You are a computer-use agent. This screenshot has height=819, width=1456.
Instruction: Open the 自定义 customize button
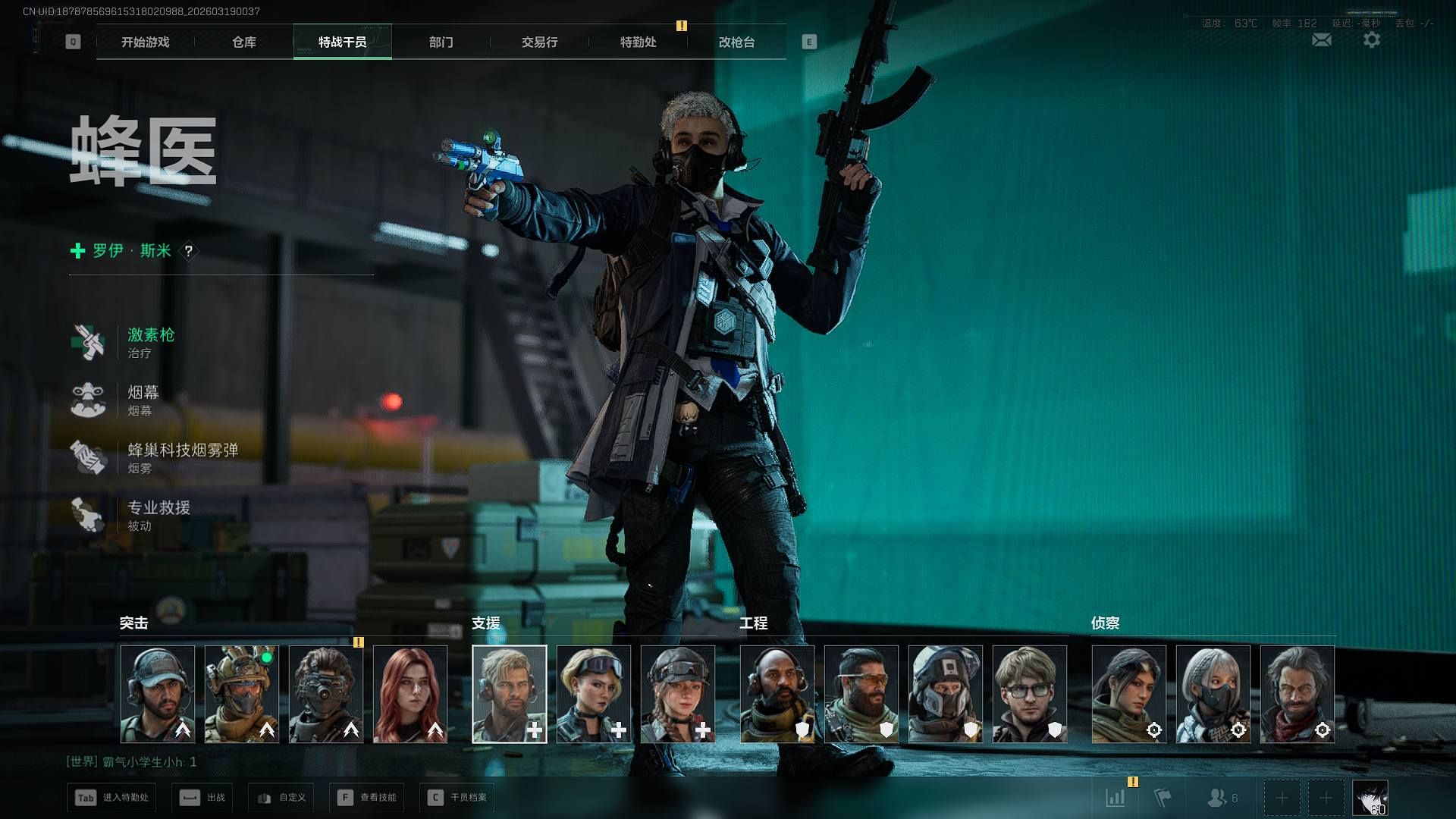(x=281, y=798)
